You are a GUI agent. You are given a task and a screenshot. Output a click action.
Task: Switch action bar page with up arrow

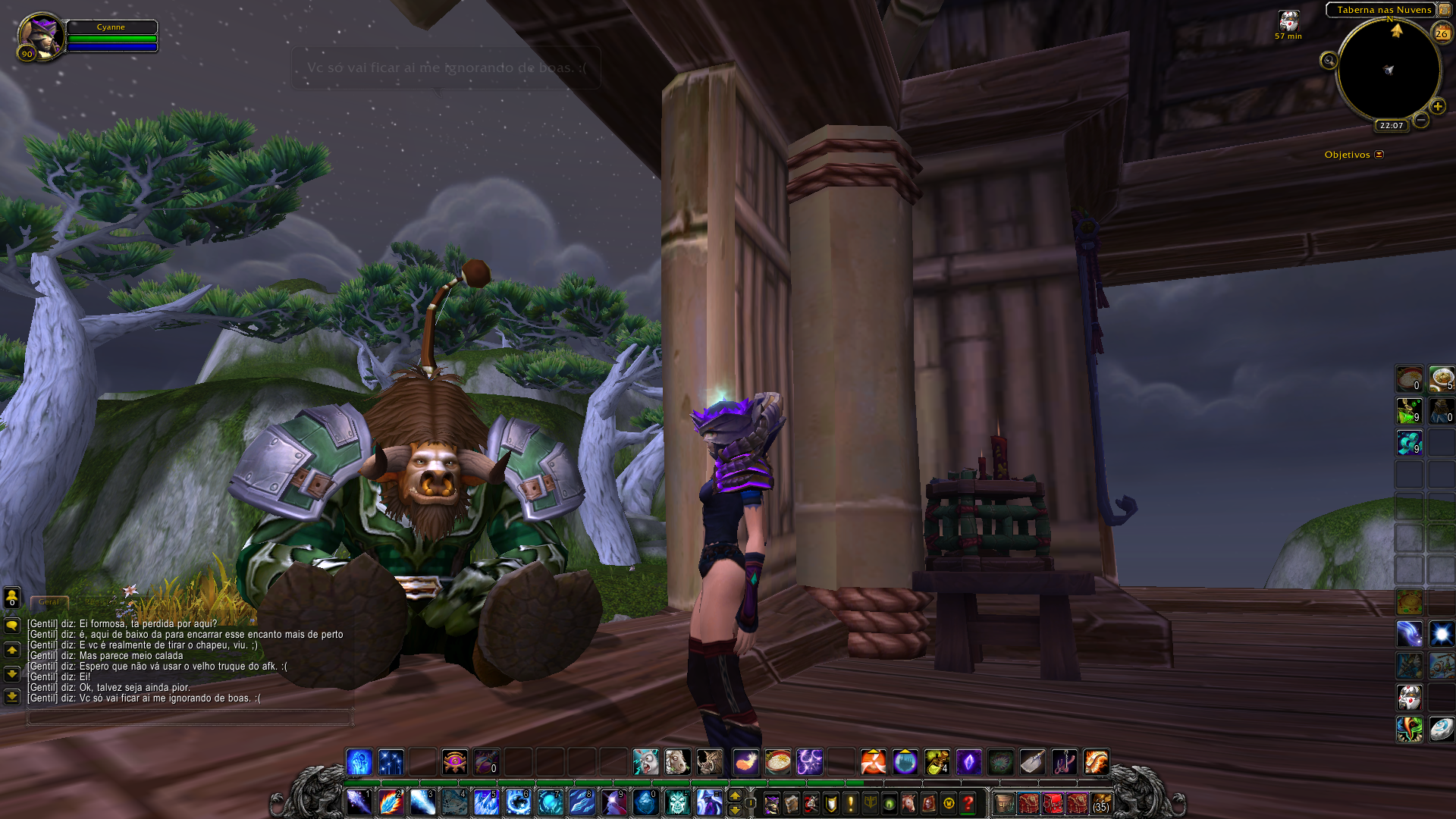pos(734,795)
